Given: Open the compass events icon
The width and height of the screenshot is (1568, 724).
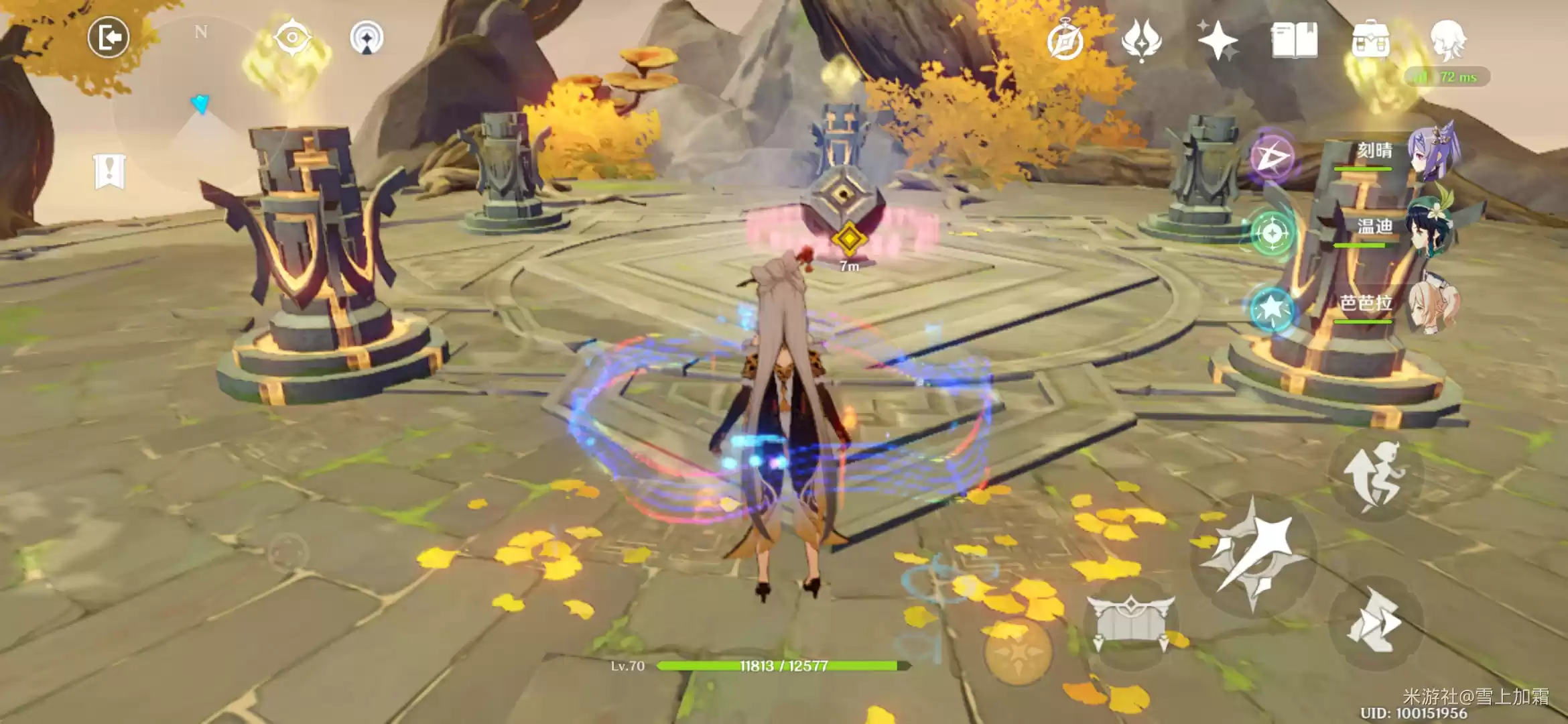Looking at the screenshot, I should click(x=1065, y=42).
